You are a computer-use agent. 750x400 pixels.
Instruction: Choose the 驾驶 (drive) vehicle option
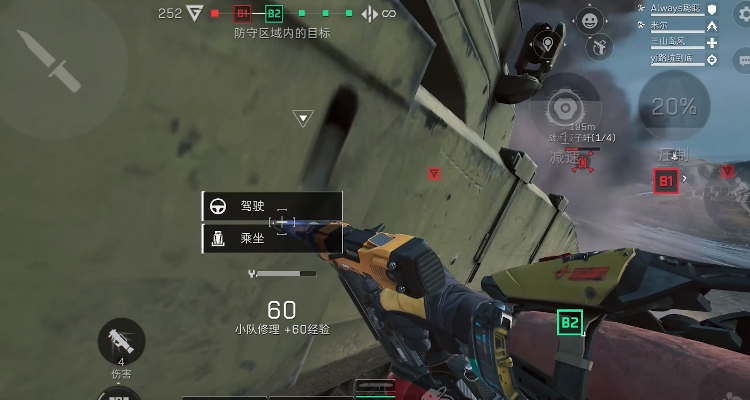(x=272, y=207)
